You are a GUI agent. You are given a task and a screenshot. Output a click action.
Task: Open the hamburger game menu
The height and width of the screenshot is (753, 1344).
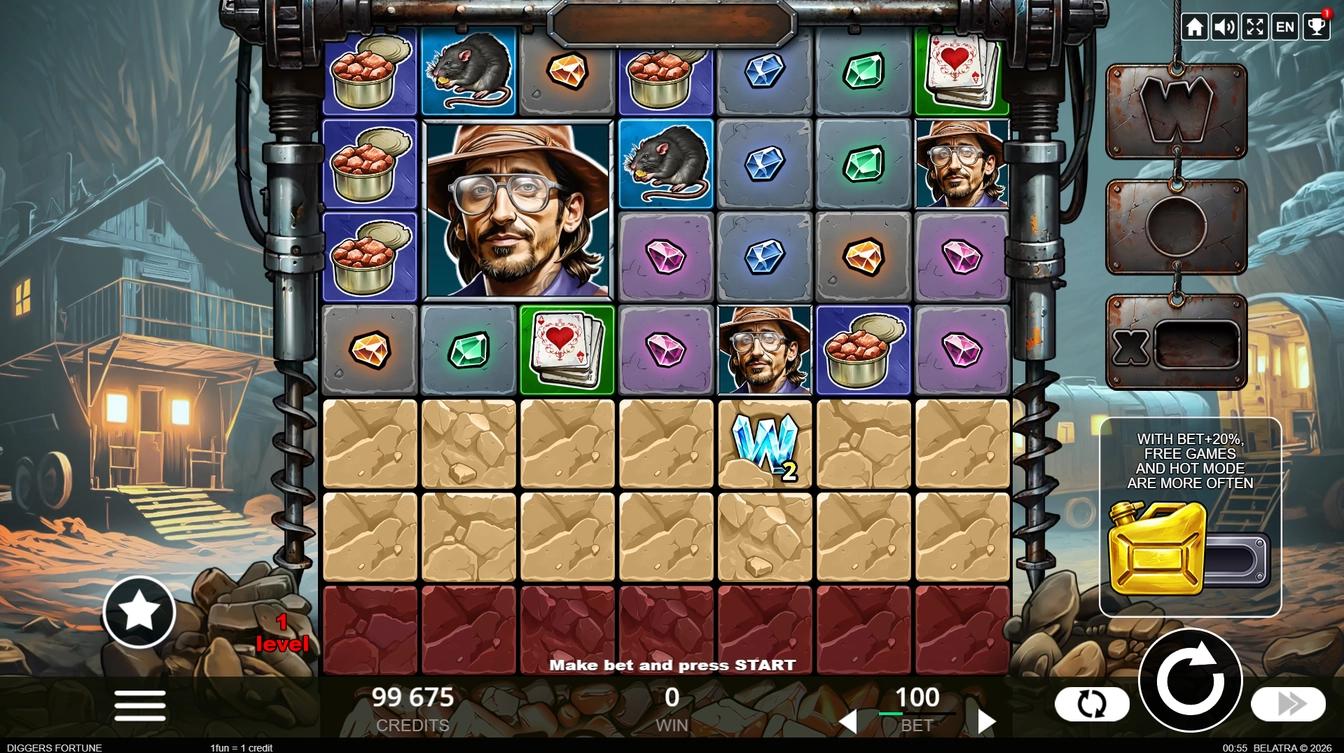(x=139, y=704)
